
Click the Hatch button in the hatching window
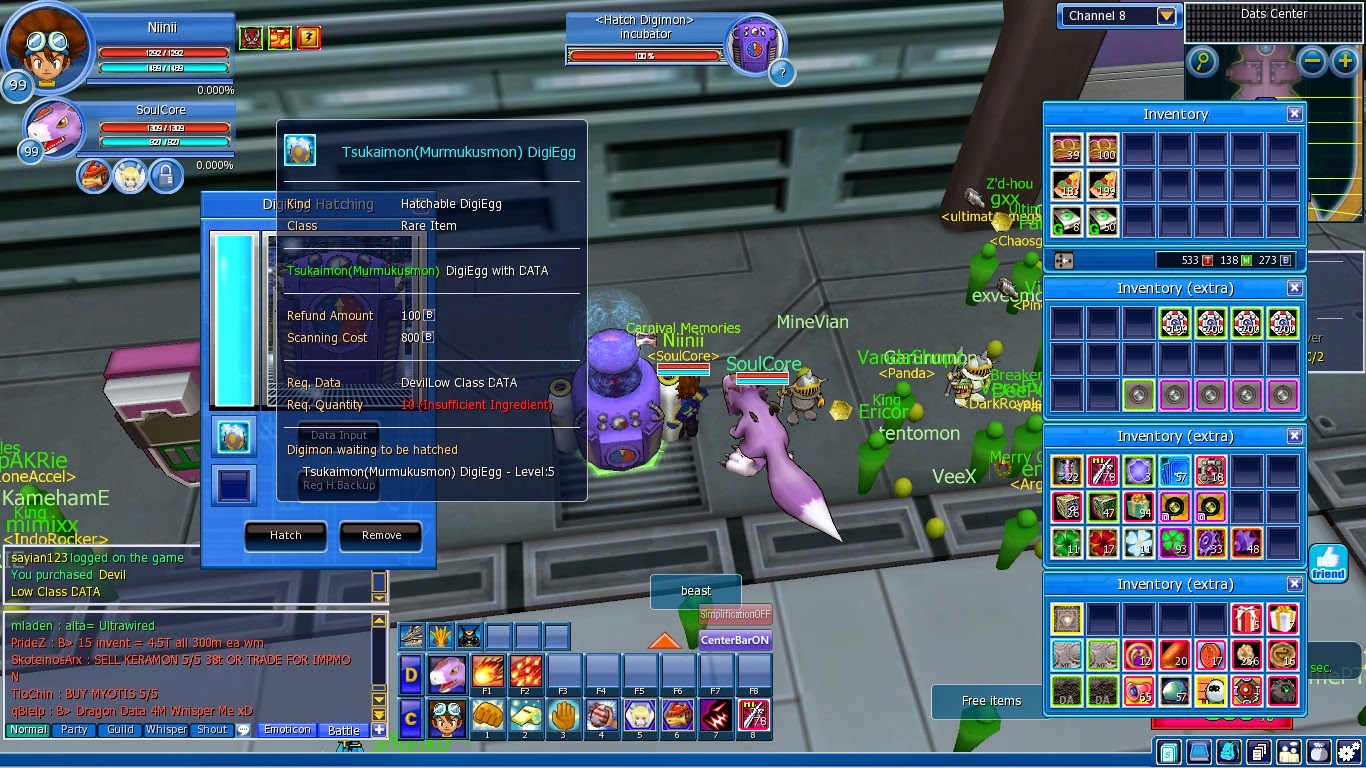(285, 536)
